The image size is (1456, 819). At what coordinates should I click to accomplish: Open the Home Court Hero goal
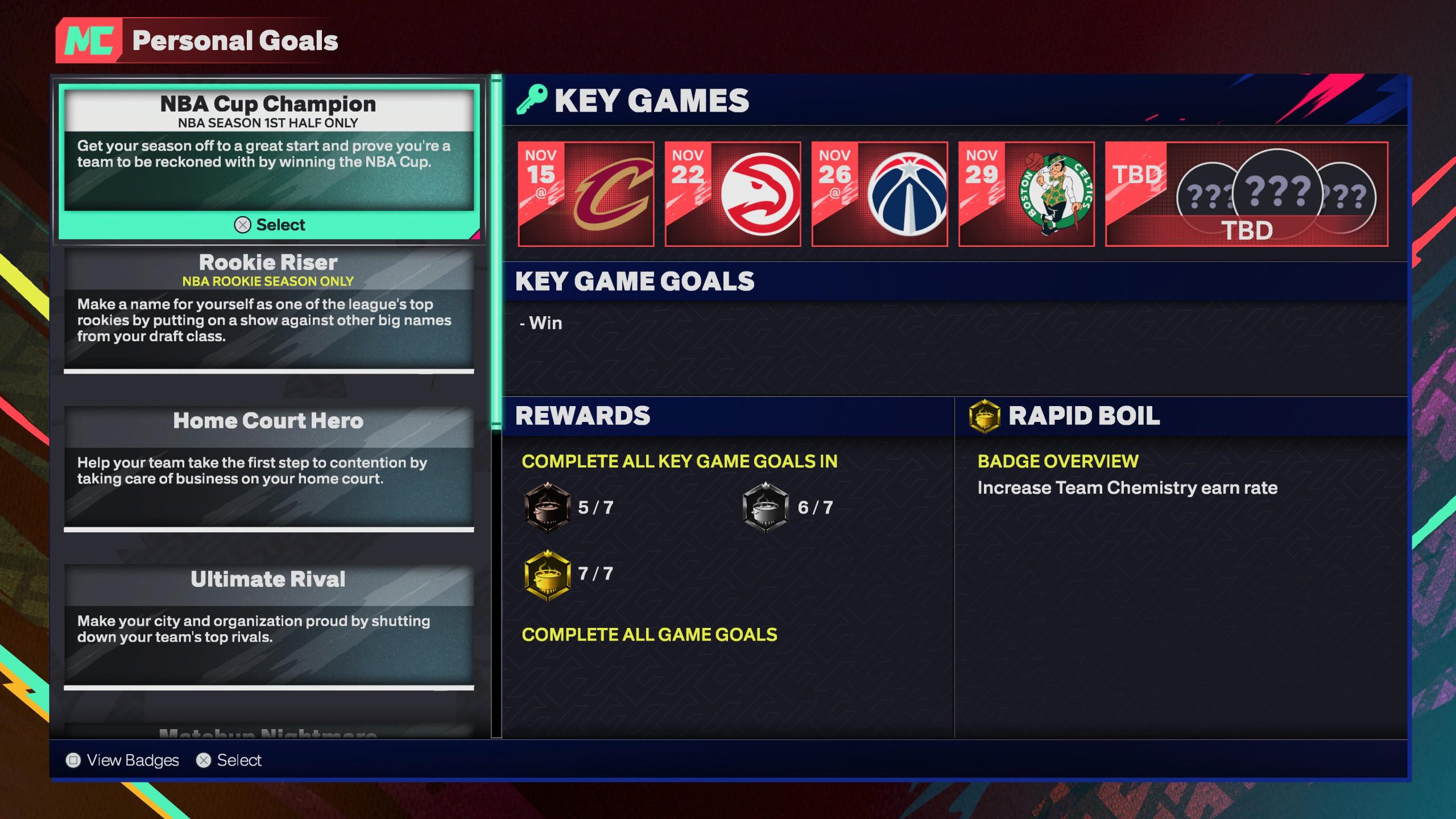268,468
